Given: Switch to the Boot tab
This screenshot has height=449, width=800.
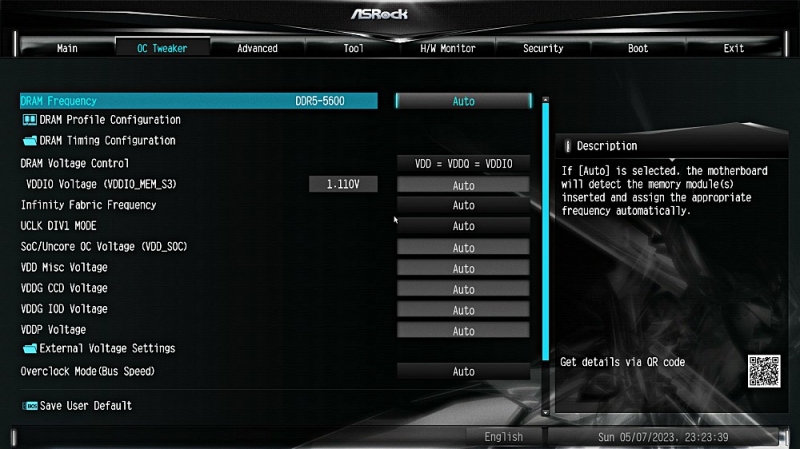Looking at the screenshot, I should pos(638,48).
